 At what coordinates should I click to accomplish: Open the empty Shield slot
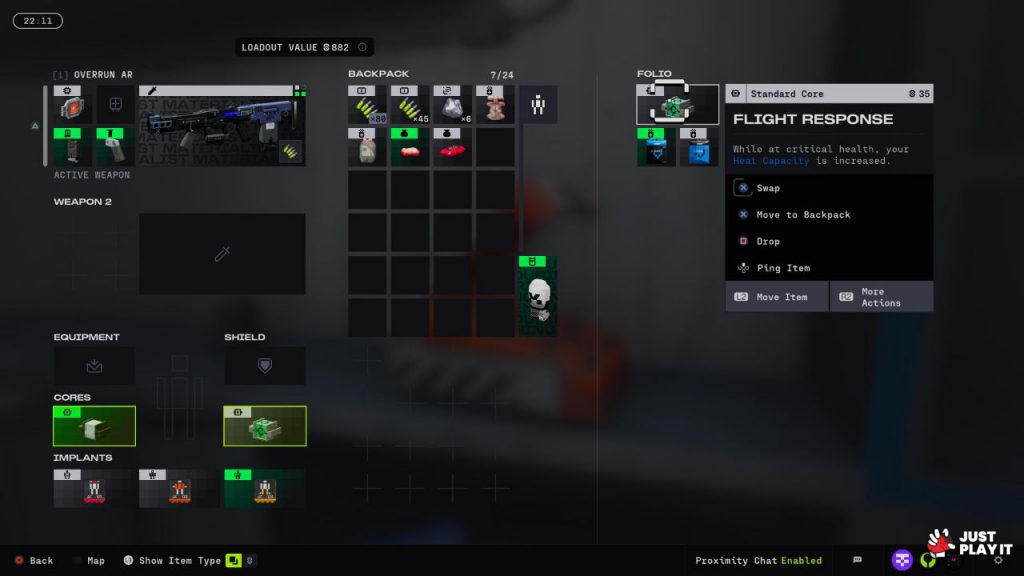click(x=264, y=366)
